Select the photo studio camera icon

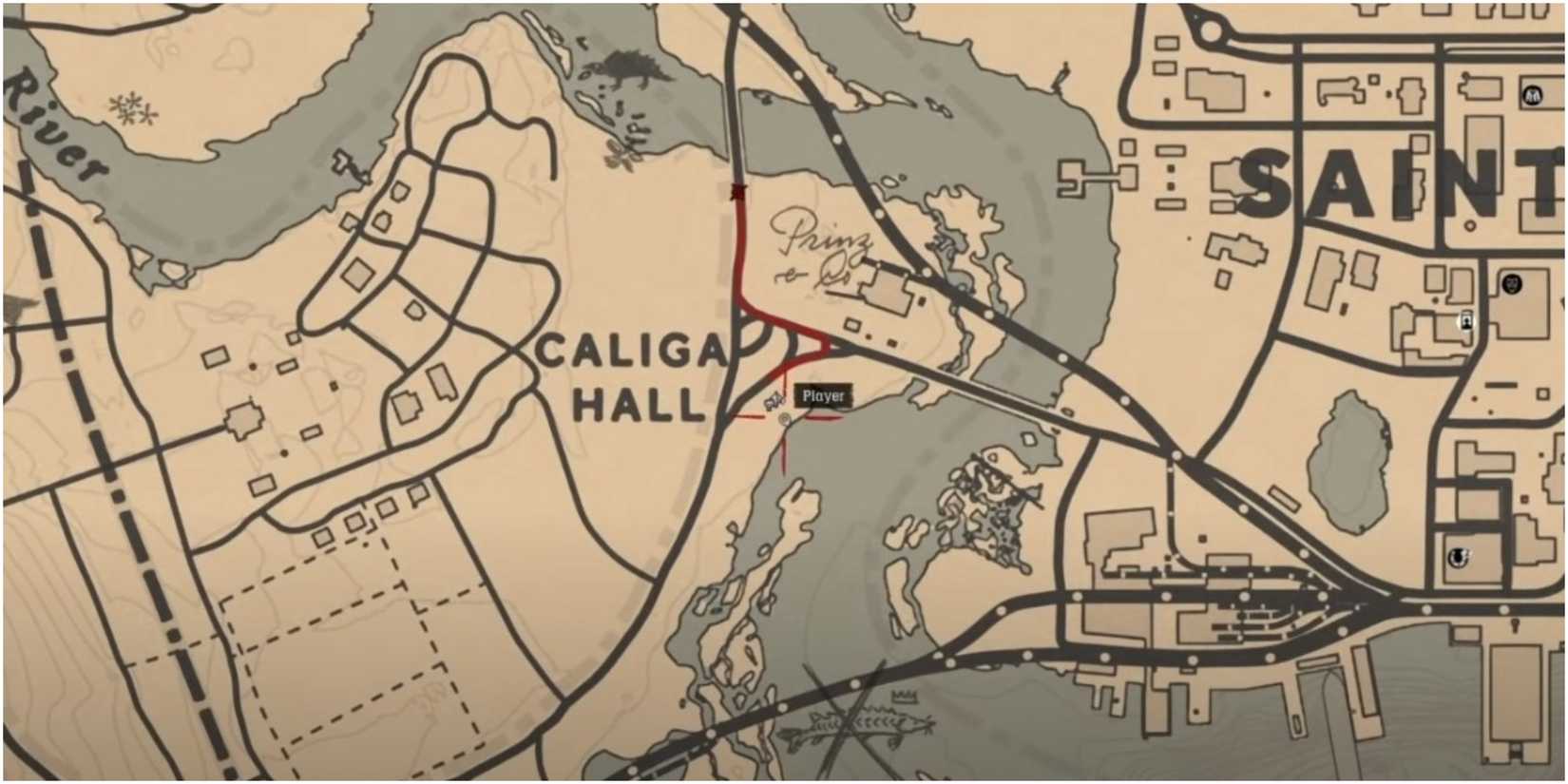tap(1464, 322)
